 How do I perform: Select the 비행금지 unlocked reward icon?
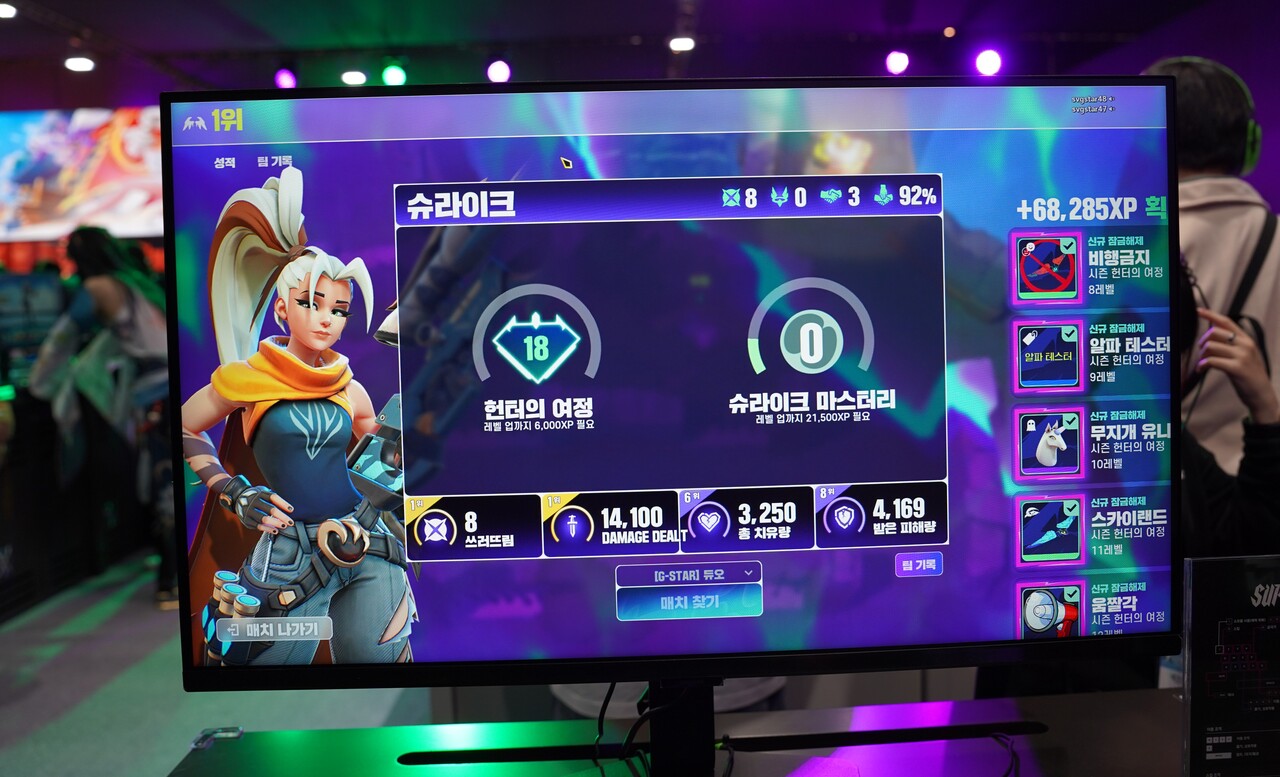pos(1048,268)
